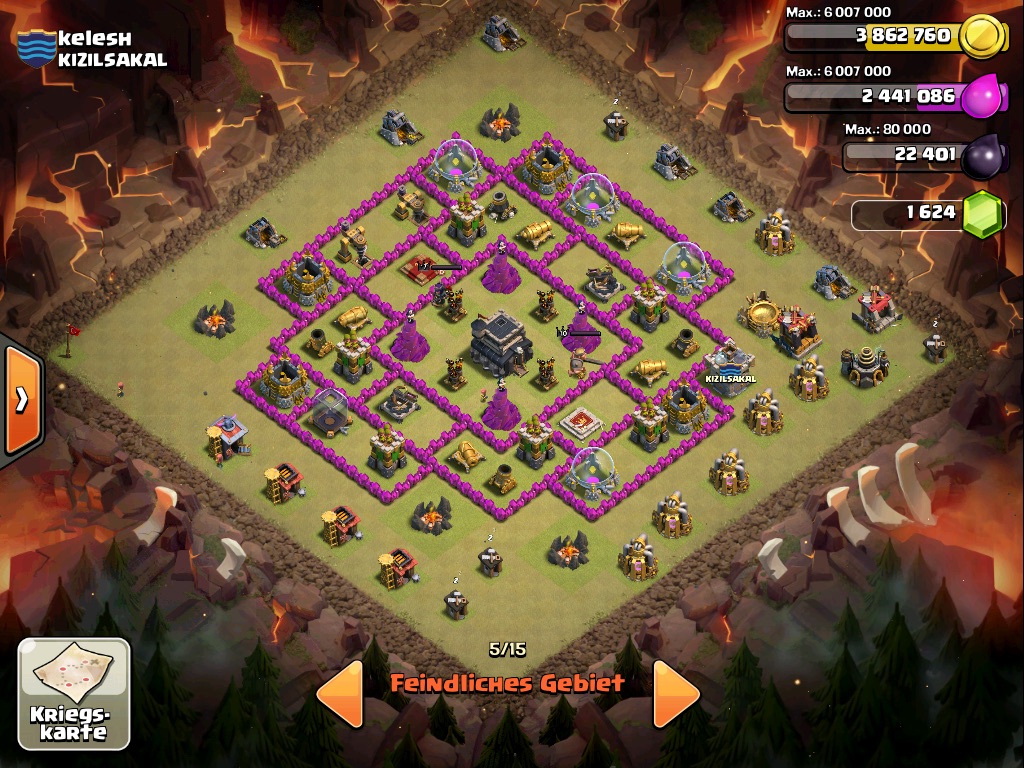The image size is (1024, 768).
Task: Show the next enemy base
Action: coord(676,692)
